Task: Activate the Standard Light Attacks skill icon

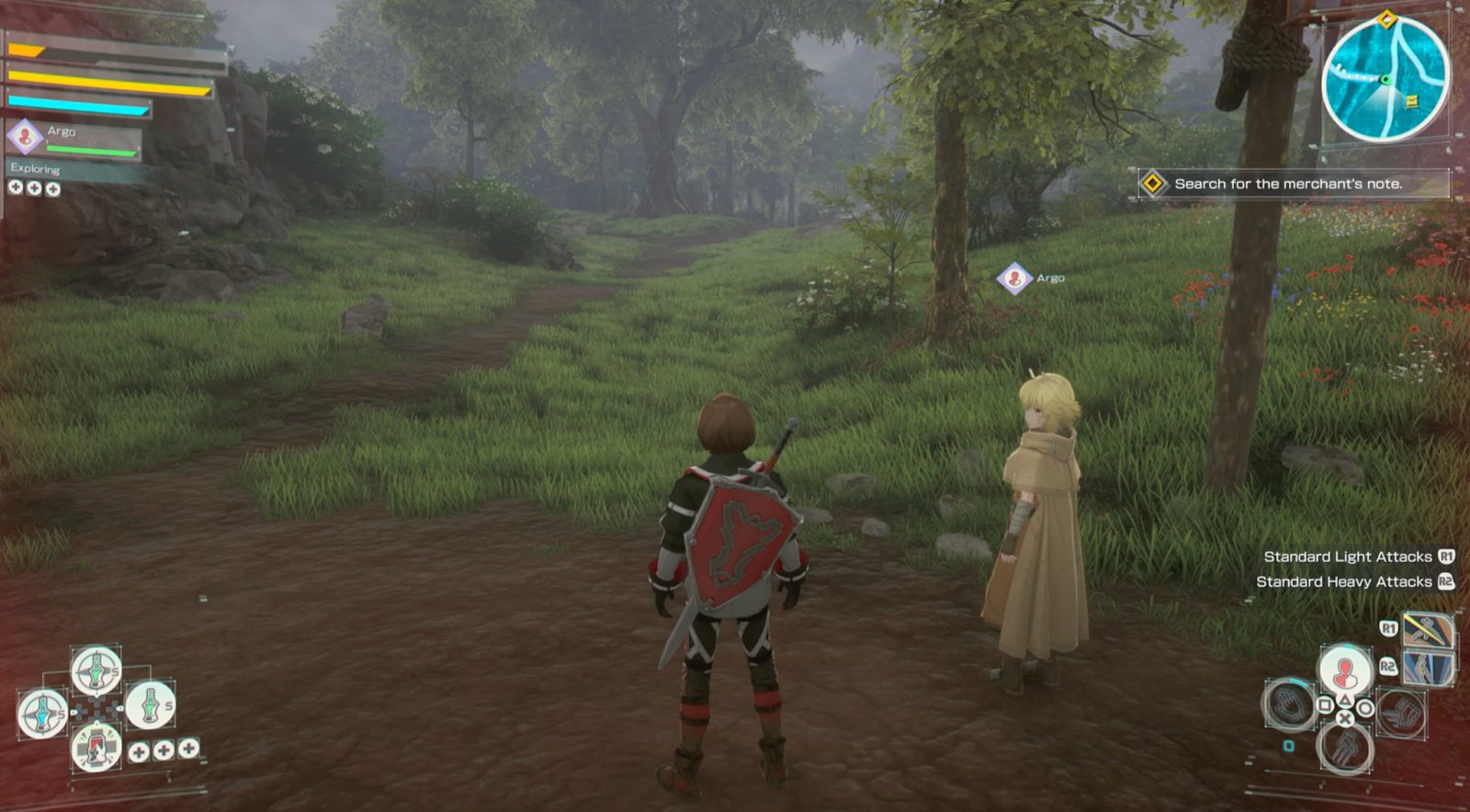Action: pyautogui.click(x=1428, y=631)
